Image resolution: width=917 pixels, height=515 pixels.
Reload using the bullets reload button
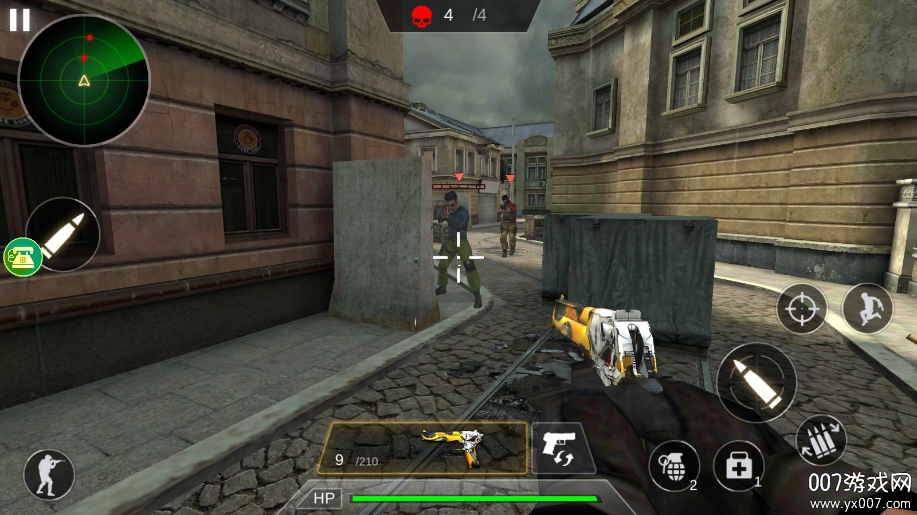[821, 439]
